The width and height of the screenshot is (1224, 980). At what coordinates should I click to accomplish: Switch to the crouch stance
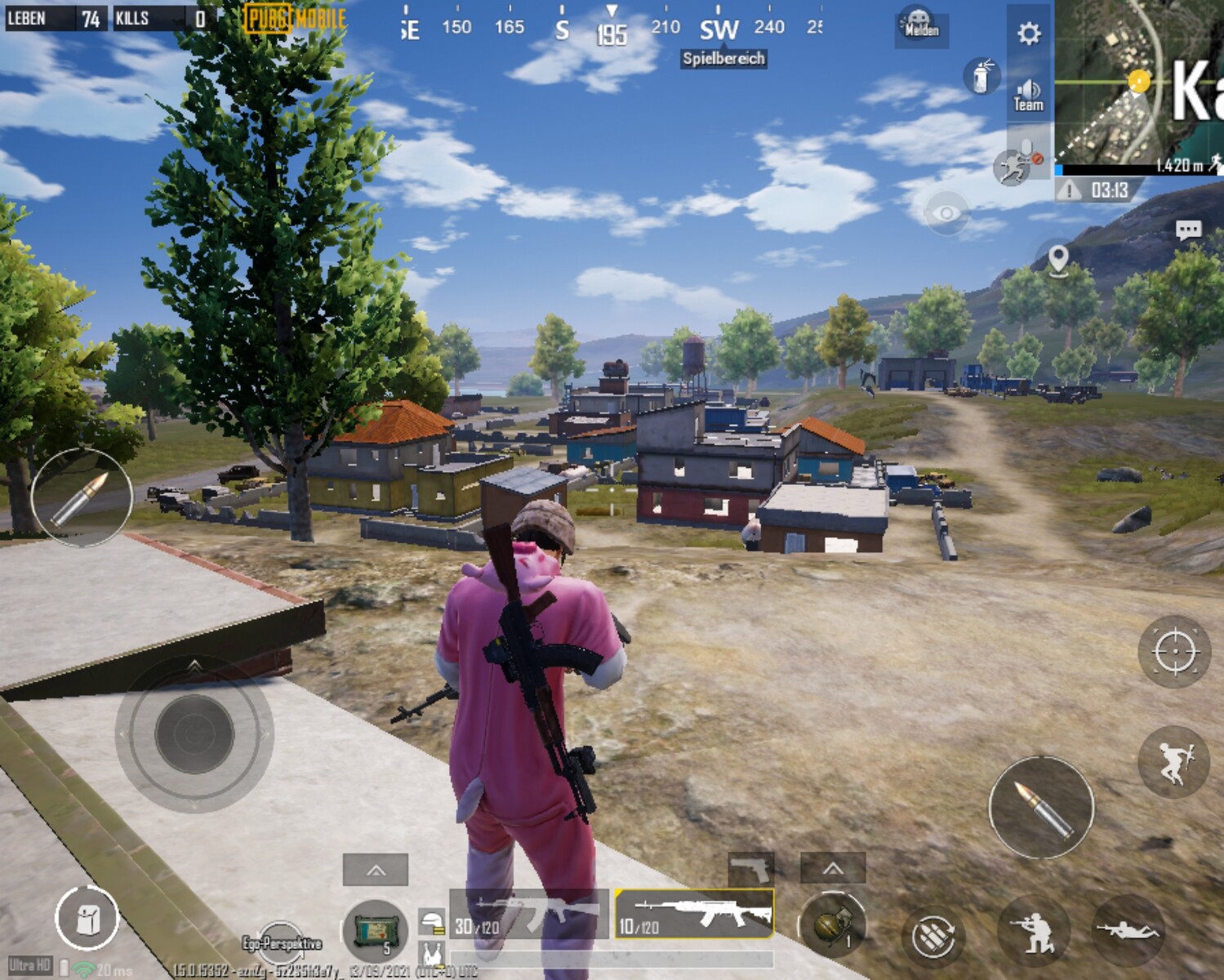click(x=1033, y=931)
